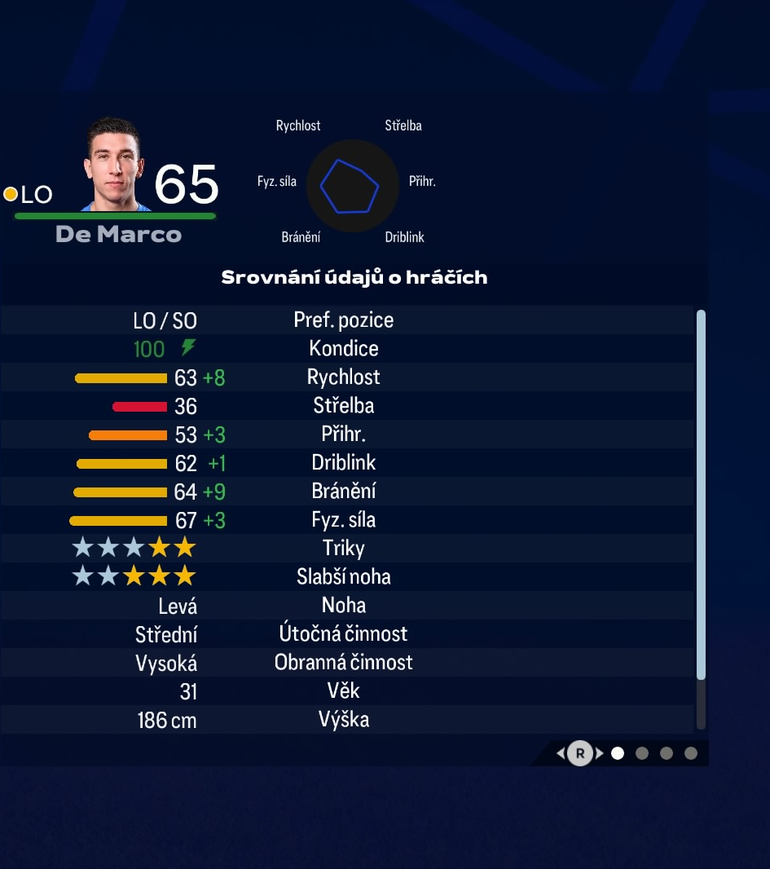The height and width of the screenshot is (869, 770).
Task: Select the Výška row showing 186 cm
Action: (x=345, y=719)
